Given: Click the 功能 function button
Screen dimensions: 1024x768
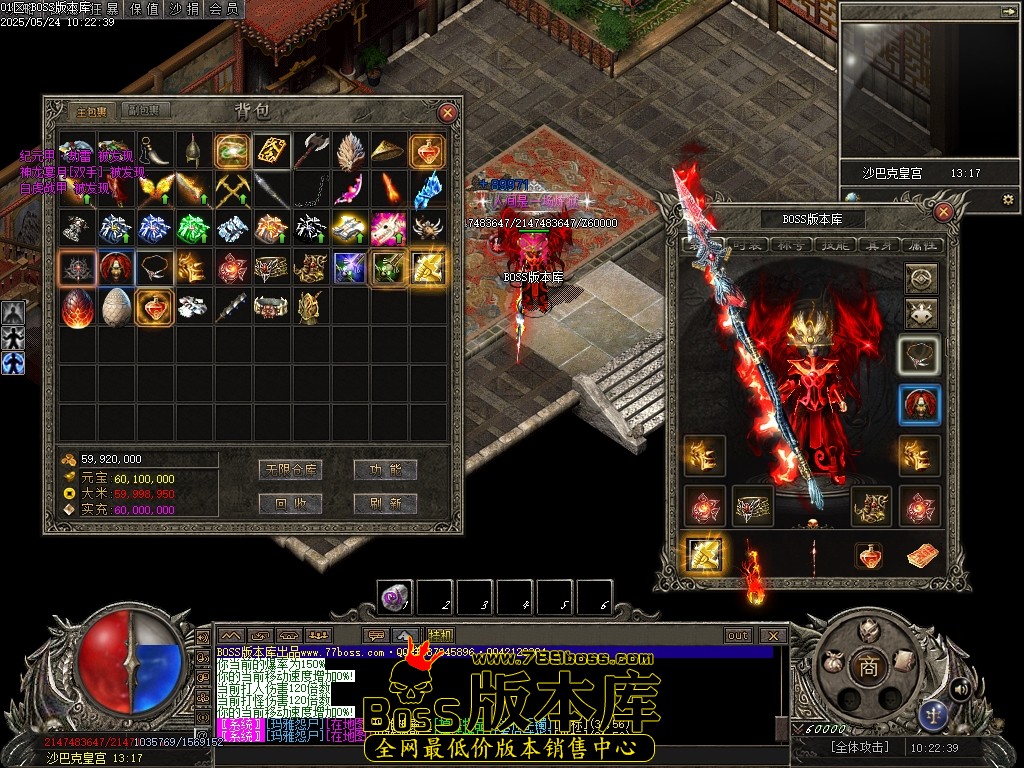Looking at the screenshot, I should [x=385, y=470].
